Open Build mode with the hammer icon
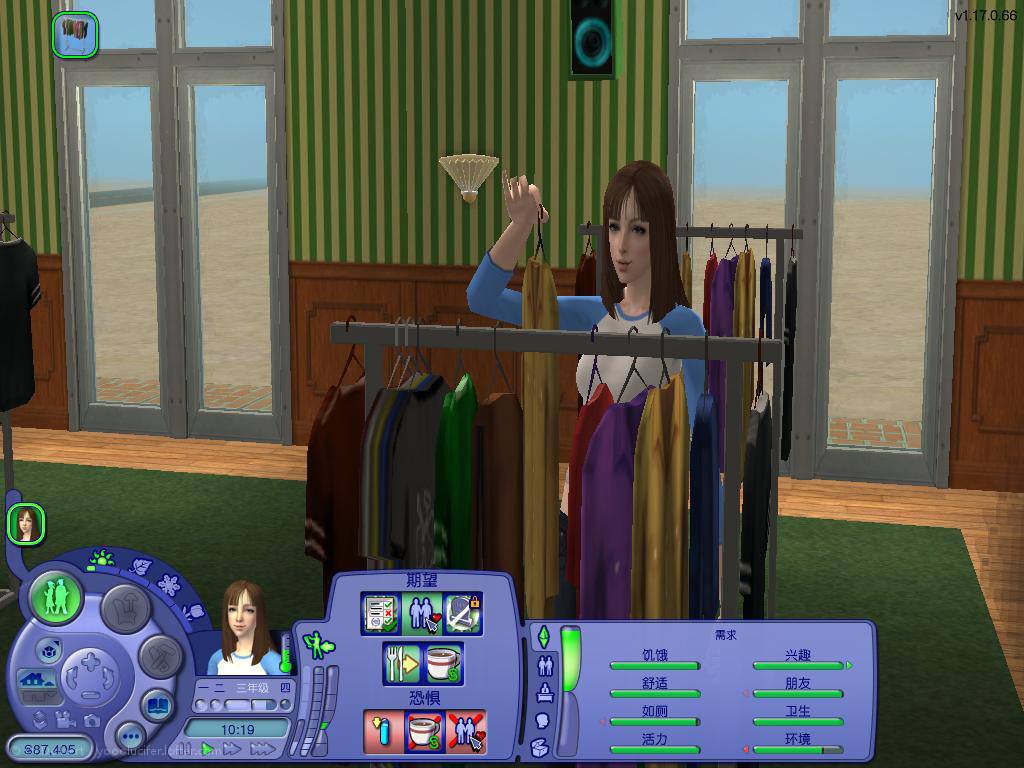 point(158,657)
